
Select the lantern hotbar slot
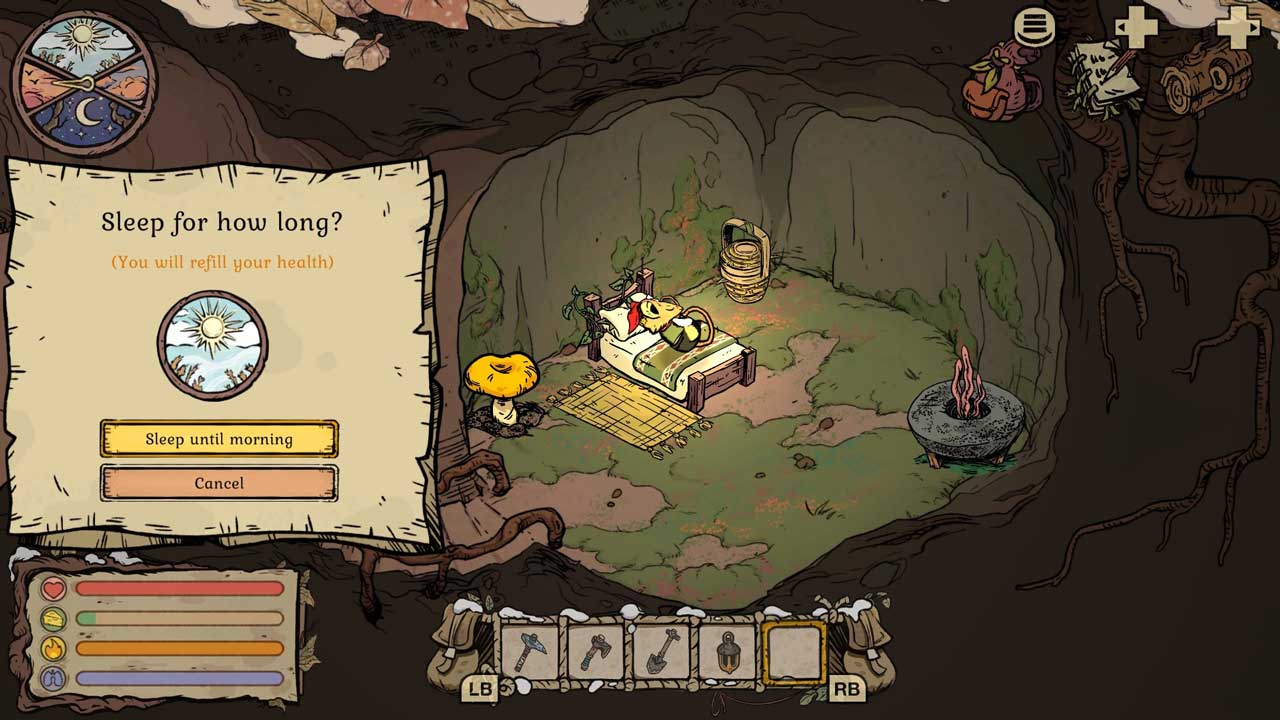tap(728, 652)
